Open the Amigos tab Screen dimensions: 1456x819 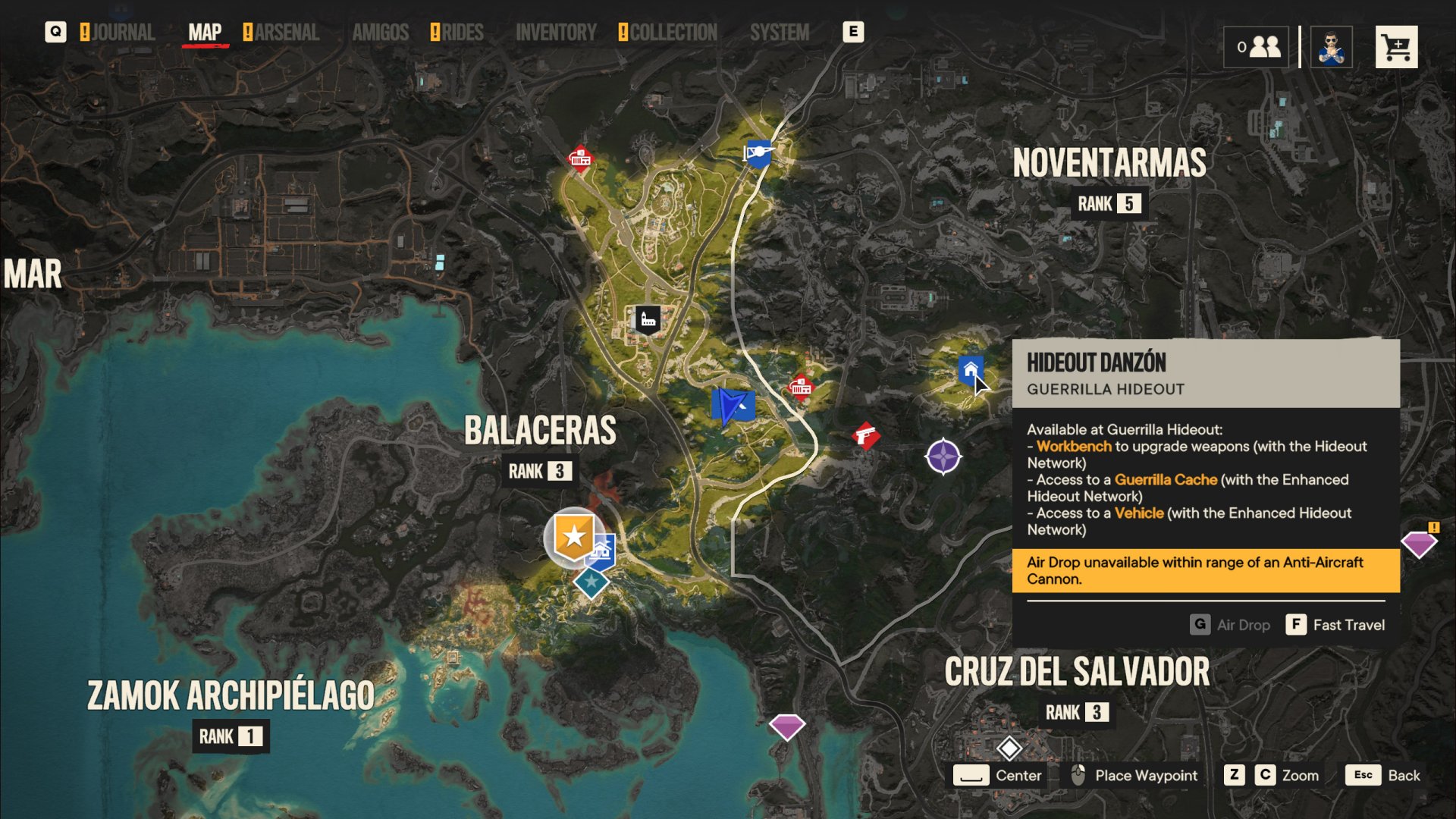(380, 33)
